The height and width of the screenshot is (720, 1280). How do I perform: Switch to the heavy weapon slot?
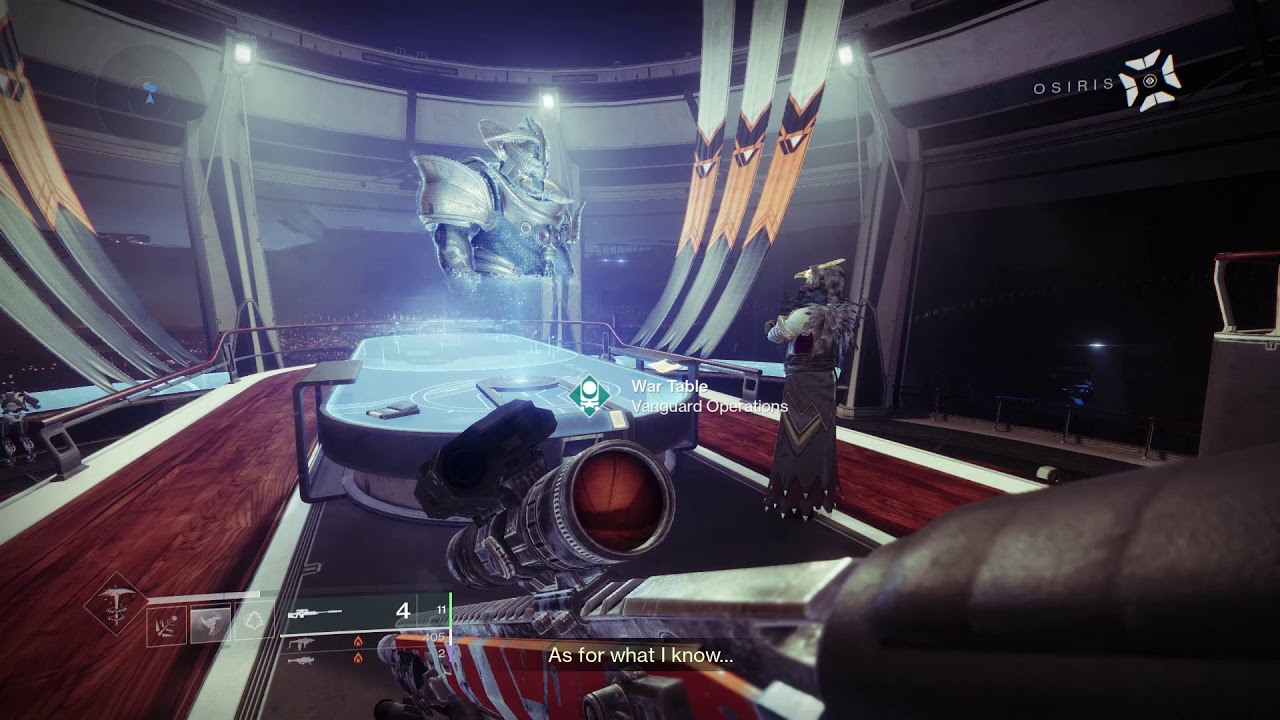click(x=301, y=660)
